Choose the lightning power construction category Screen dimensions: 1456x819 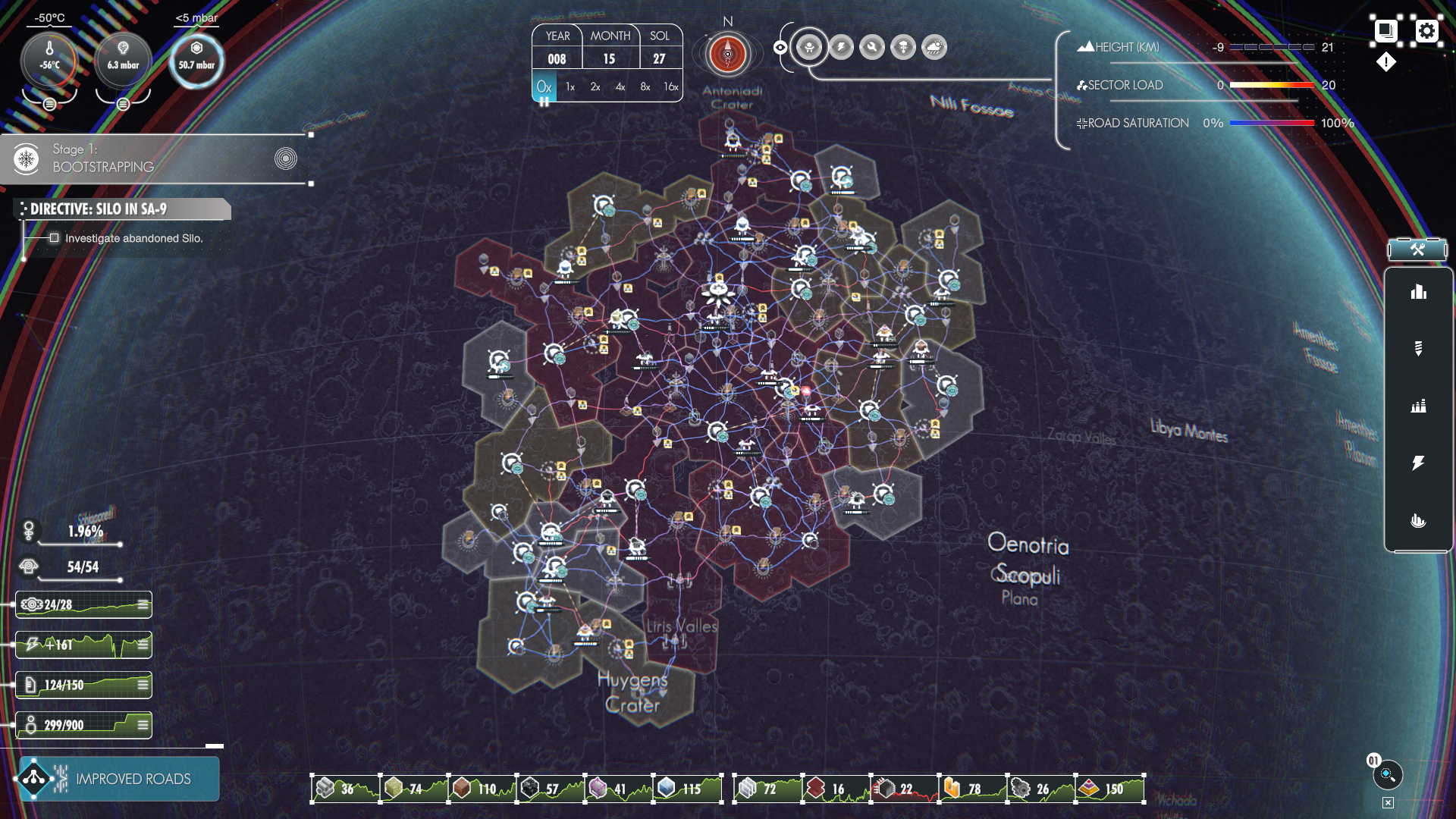point(1418,463)
